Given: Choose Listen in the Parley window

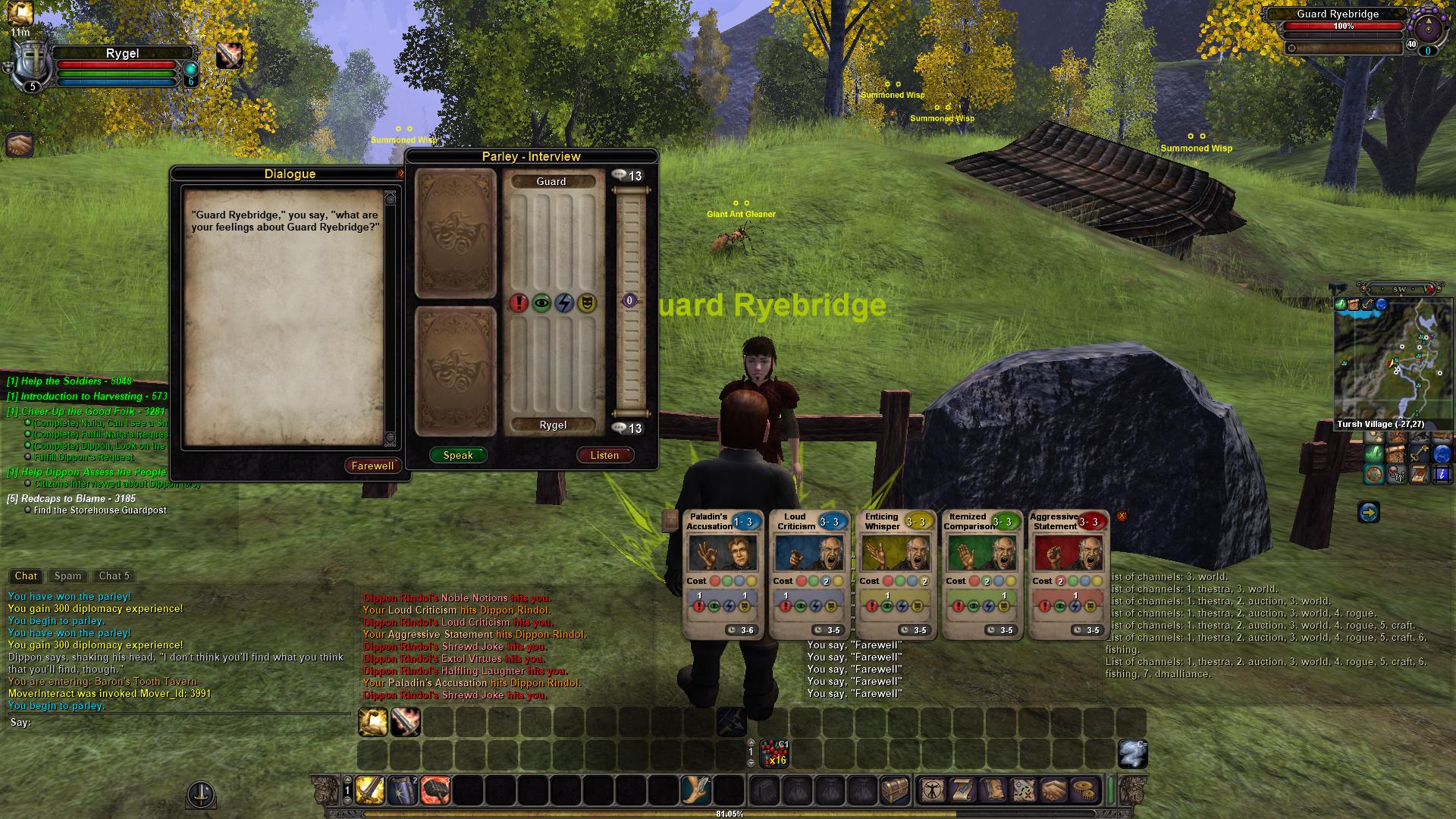Looking at the screenshot, I should point(604,455).
